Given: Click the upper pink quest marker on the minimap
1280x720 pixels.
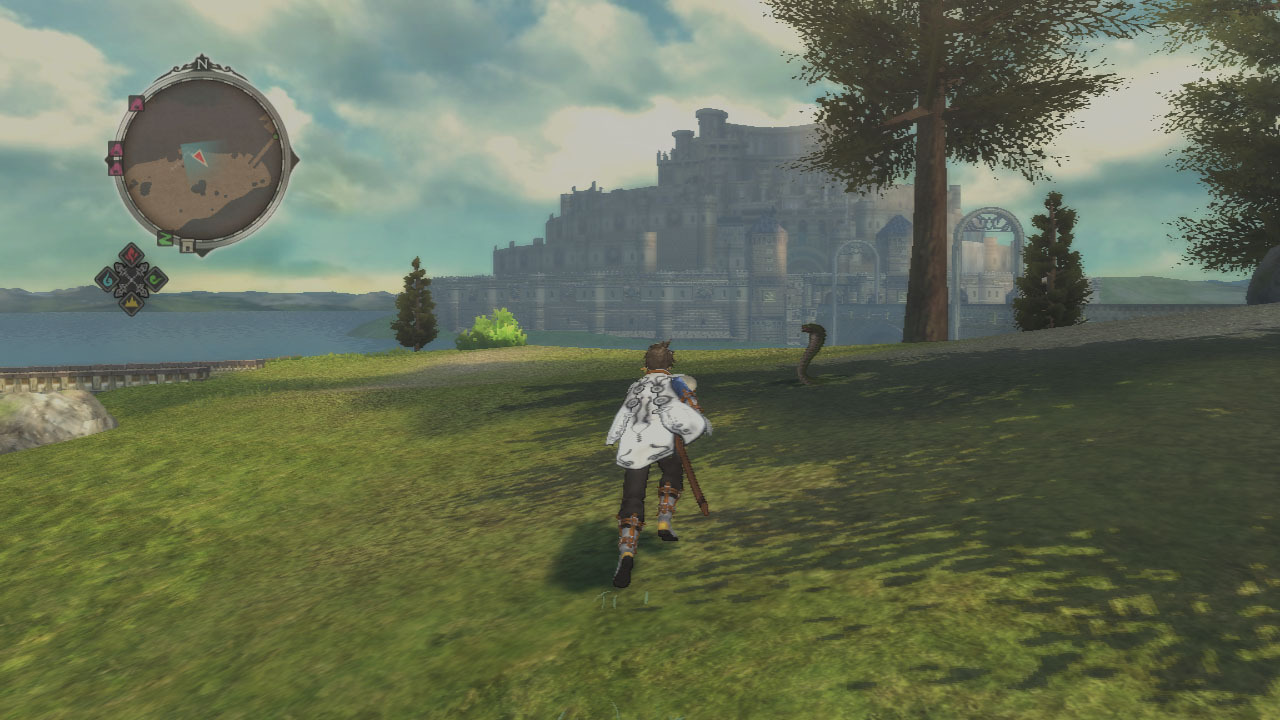Looking at the screenshot, I should (x=135, y=103).
